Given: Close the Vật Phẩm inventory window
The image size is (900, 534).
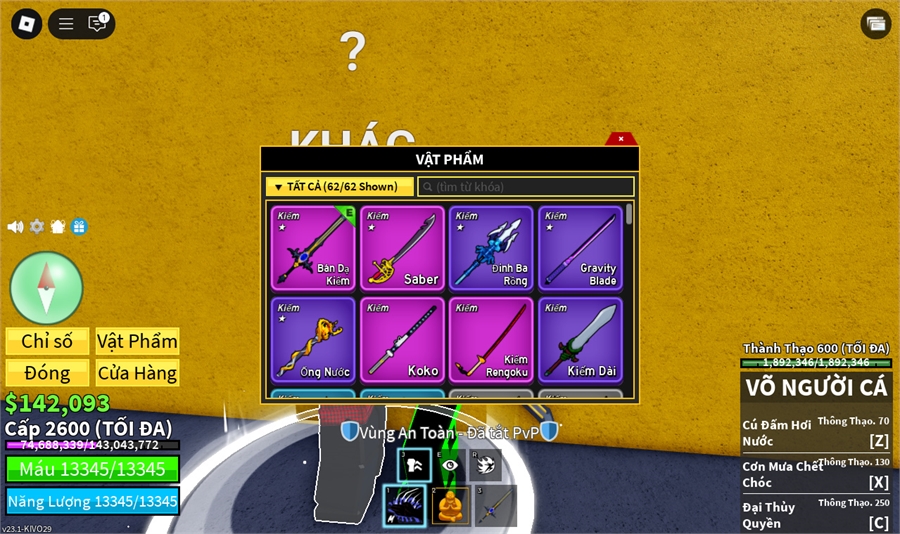Looking at the screenshot, I should pos(621,139).
